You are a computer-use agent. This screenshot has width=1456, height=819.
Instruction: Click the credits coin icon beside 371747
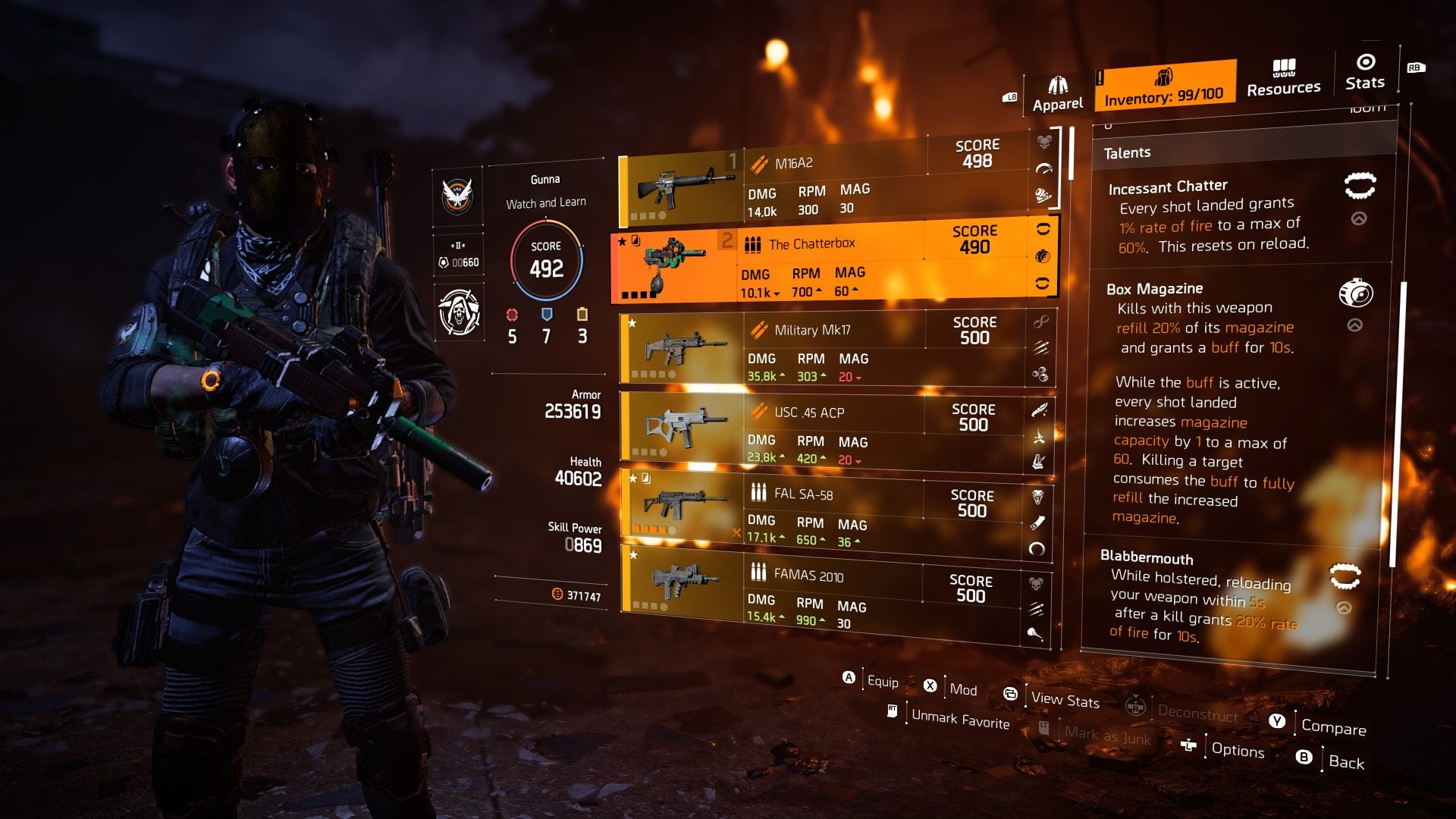click(x=558, y=596)
